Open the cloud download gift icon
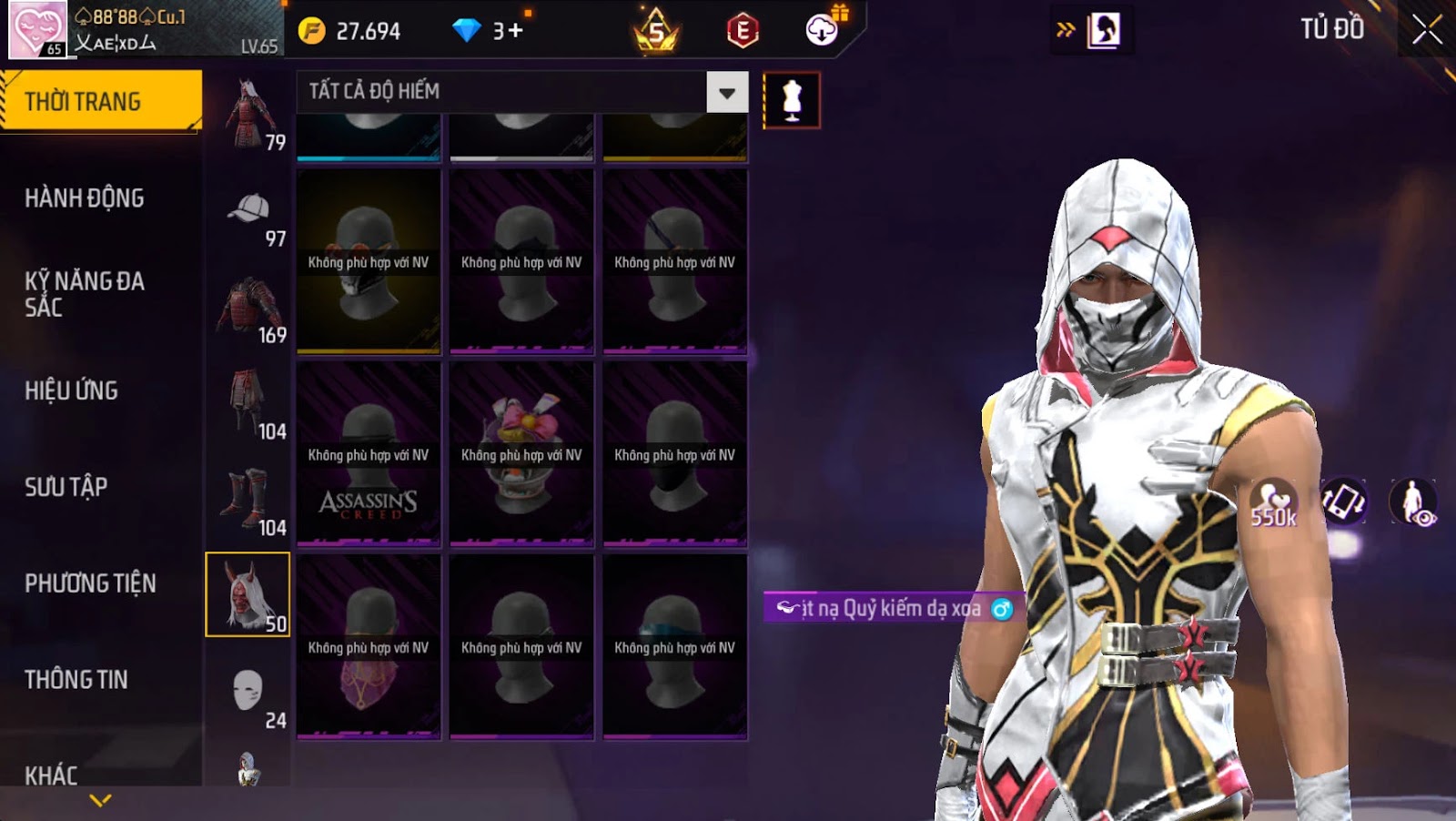This screenshot has height=821, width=1456. [823, 30]
